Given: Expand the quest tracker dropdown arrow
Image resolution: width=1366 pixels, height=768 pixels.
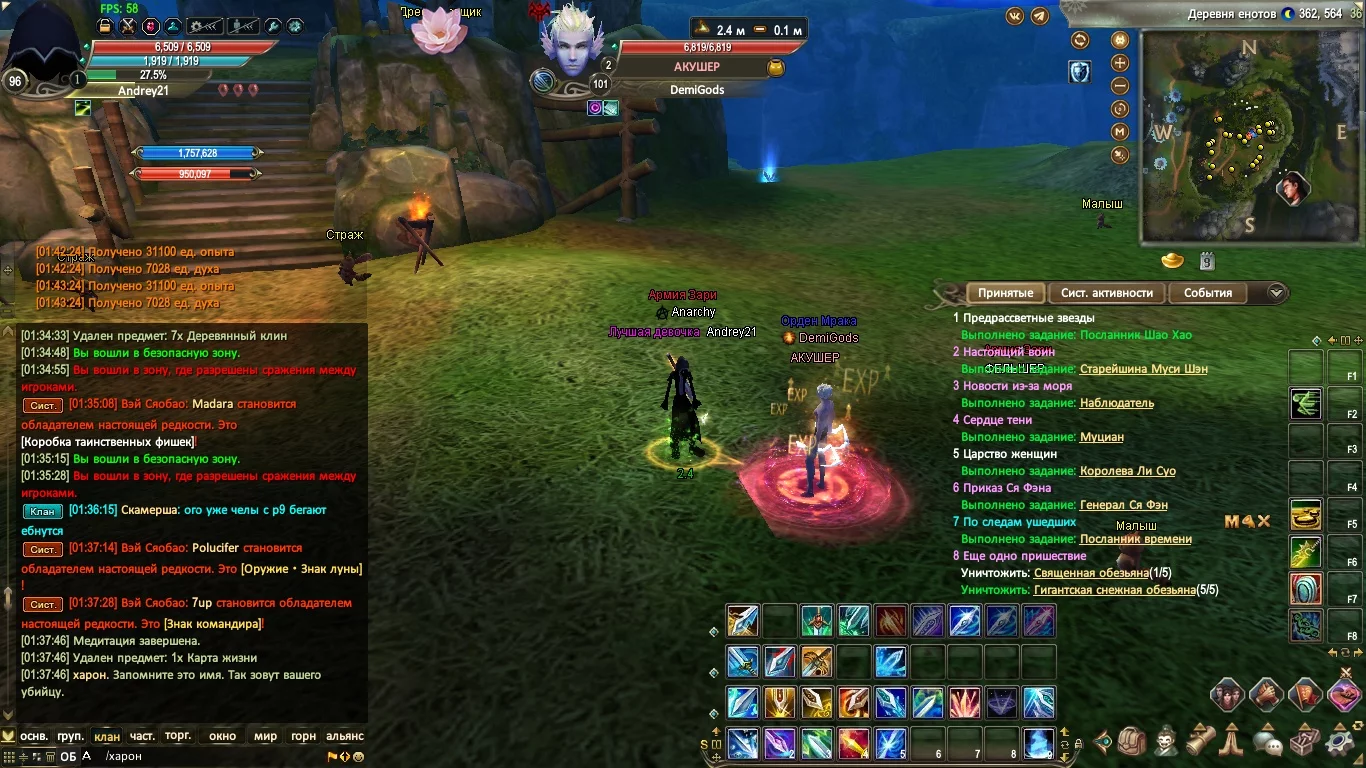Looking at the screenshot, I should [x=1276, y=293].
